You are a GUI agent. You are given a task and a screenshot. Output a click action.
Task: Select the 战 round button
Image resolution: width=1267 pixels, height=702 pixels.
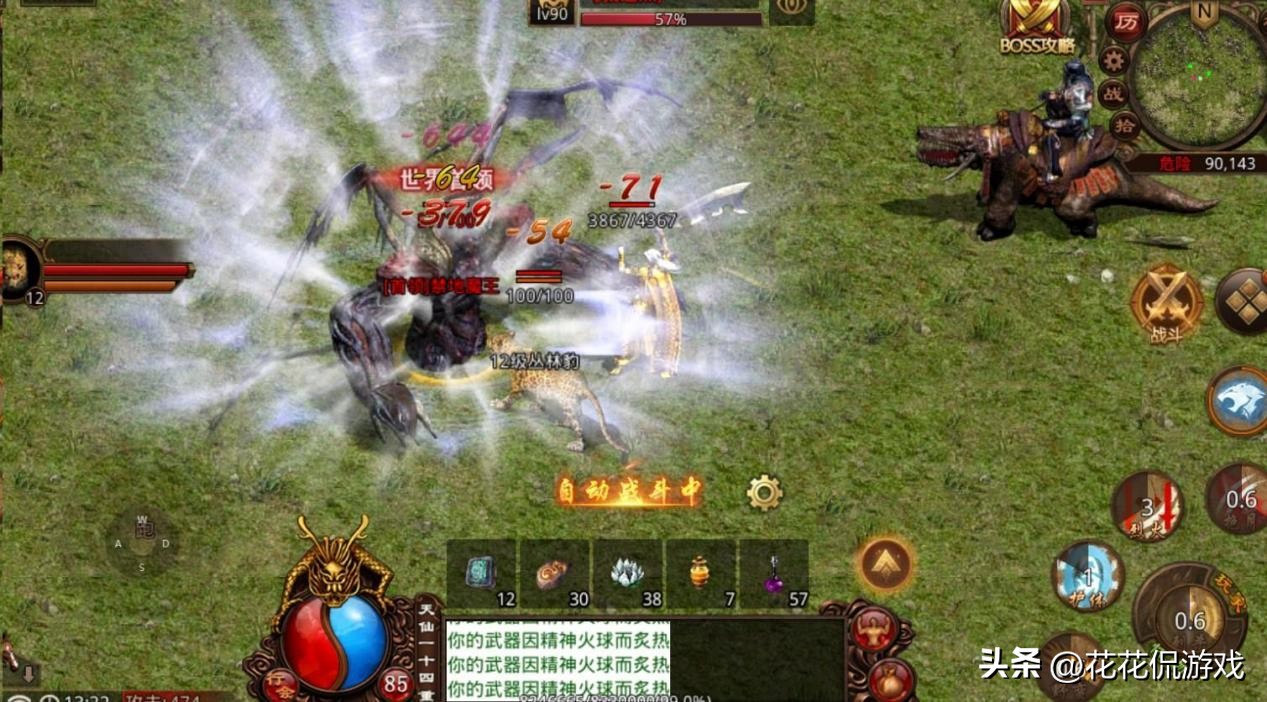coord(1113,94)
